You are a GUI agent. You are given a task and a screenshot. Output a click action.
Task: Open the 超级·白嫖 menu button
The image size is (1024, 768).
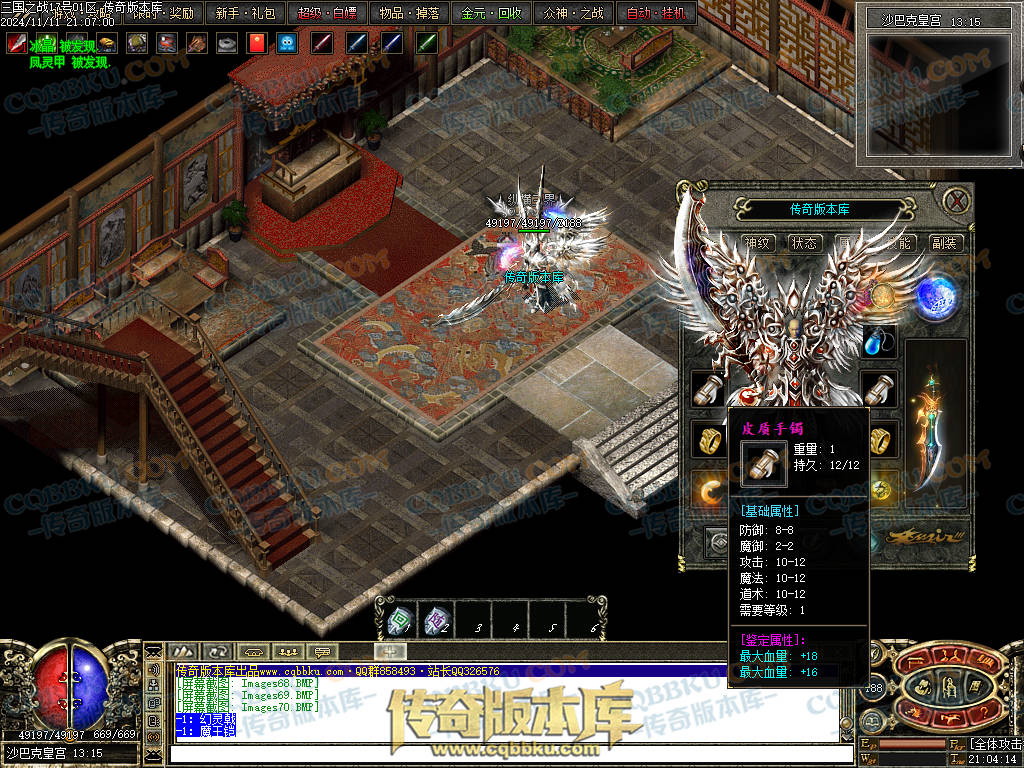[327, 14]
